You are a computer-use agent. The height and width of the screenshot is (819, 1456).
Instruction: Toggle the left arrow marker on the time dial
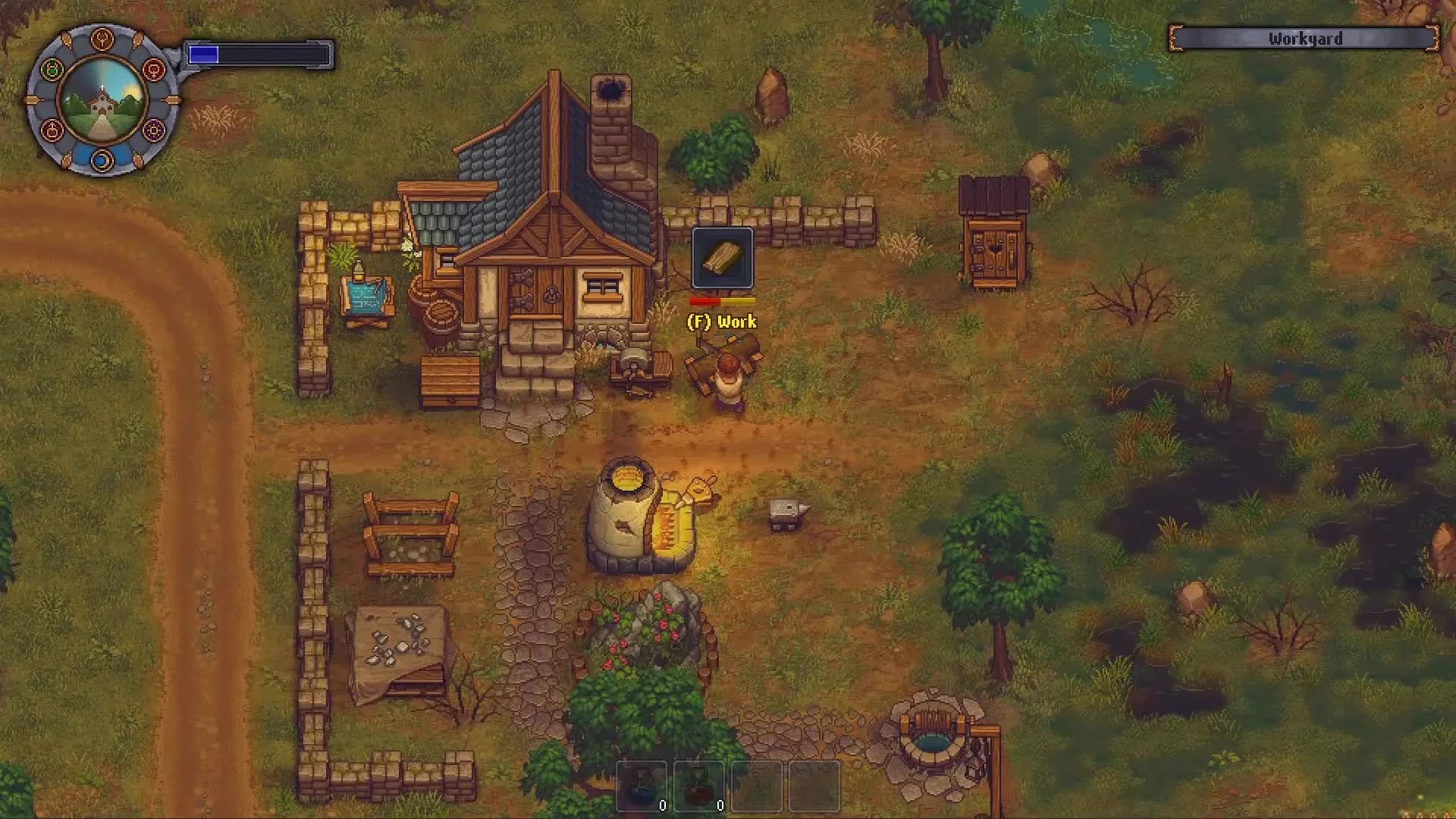click(x=33, y=99)
